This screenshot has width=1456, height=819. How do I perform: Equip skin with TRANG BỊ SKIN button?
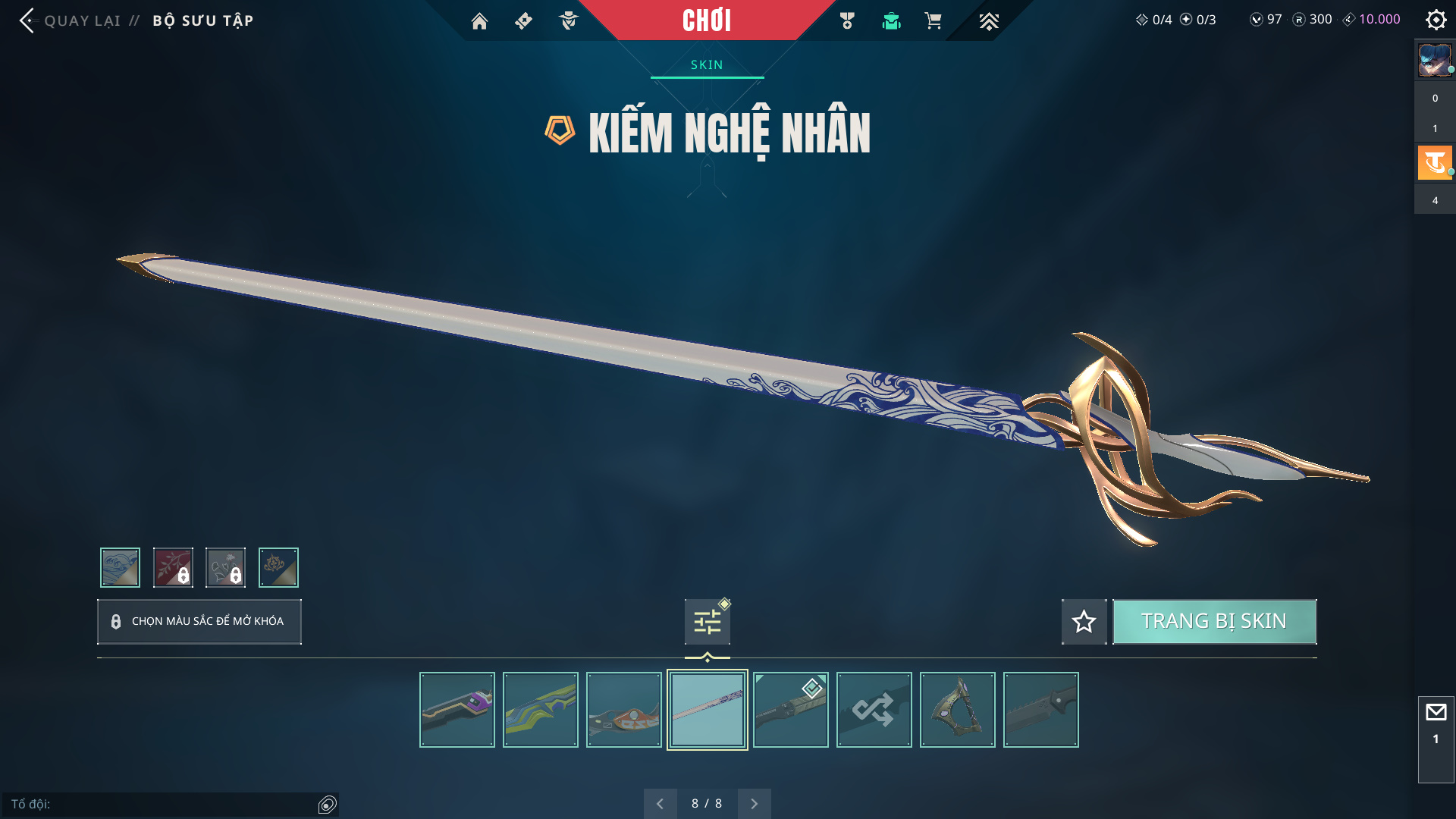(1214, 622)
